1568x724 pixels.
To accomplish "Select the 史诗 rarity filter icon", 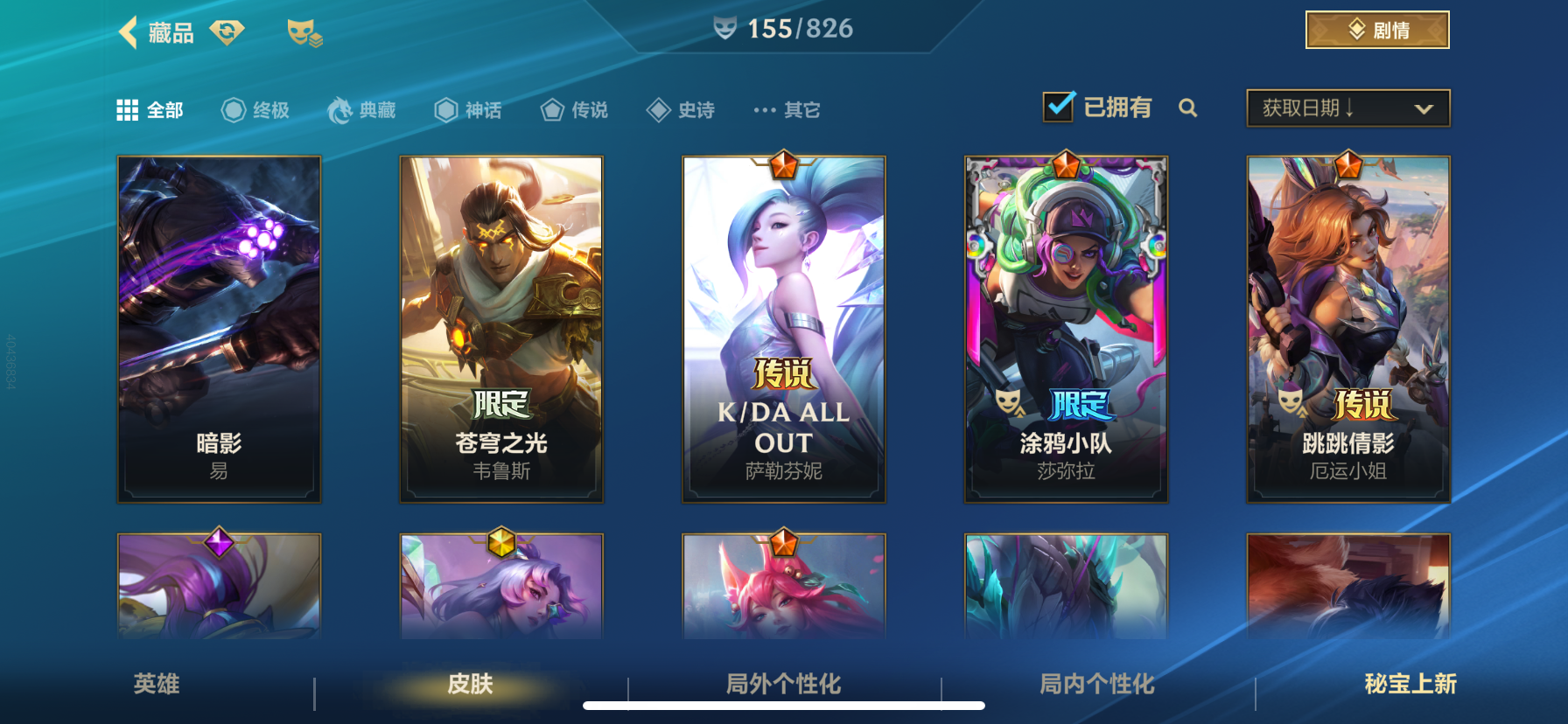I will pyautogui.click(x=658, y=109).
